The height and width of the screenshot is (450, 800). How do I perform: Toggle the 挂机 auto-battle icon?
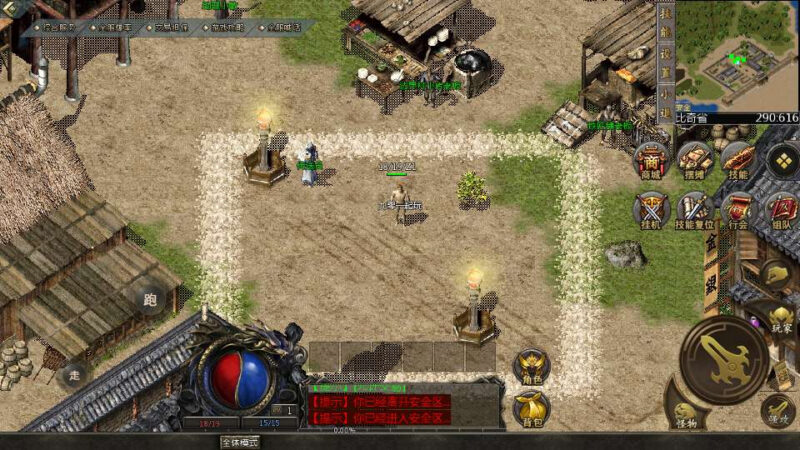[x=652, y=211]
